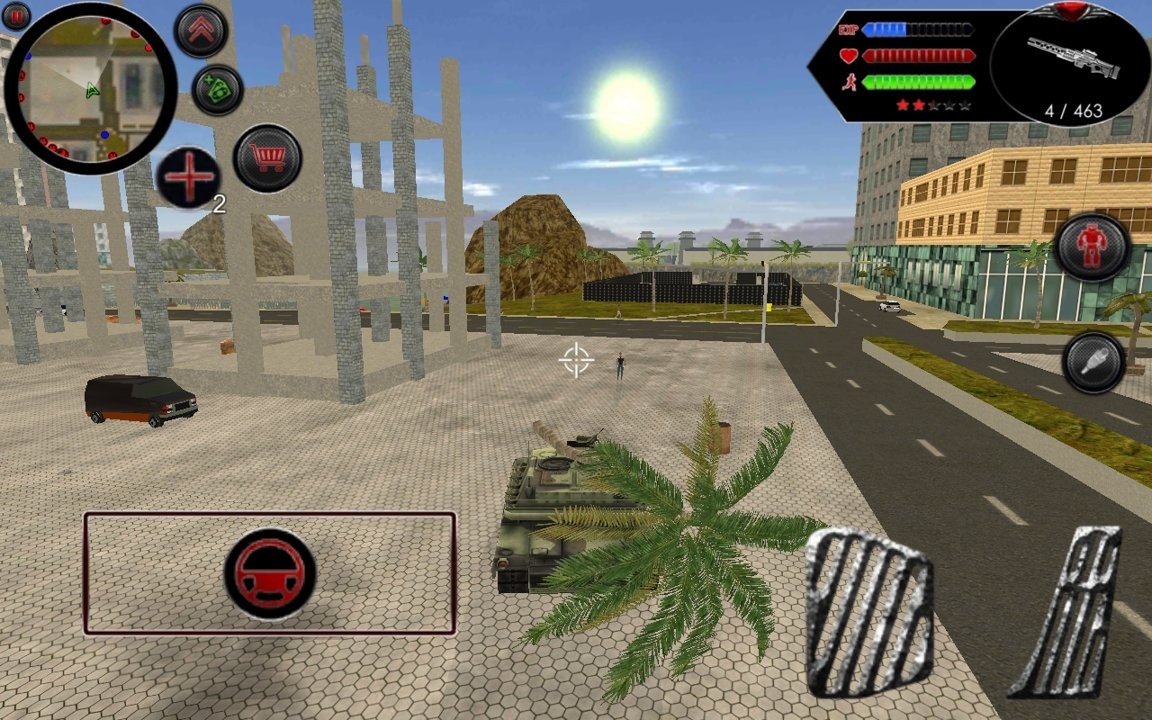
Task: Open the circular minimap
Action: point(90,90)
